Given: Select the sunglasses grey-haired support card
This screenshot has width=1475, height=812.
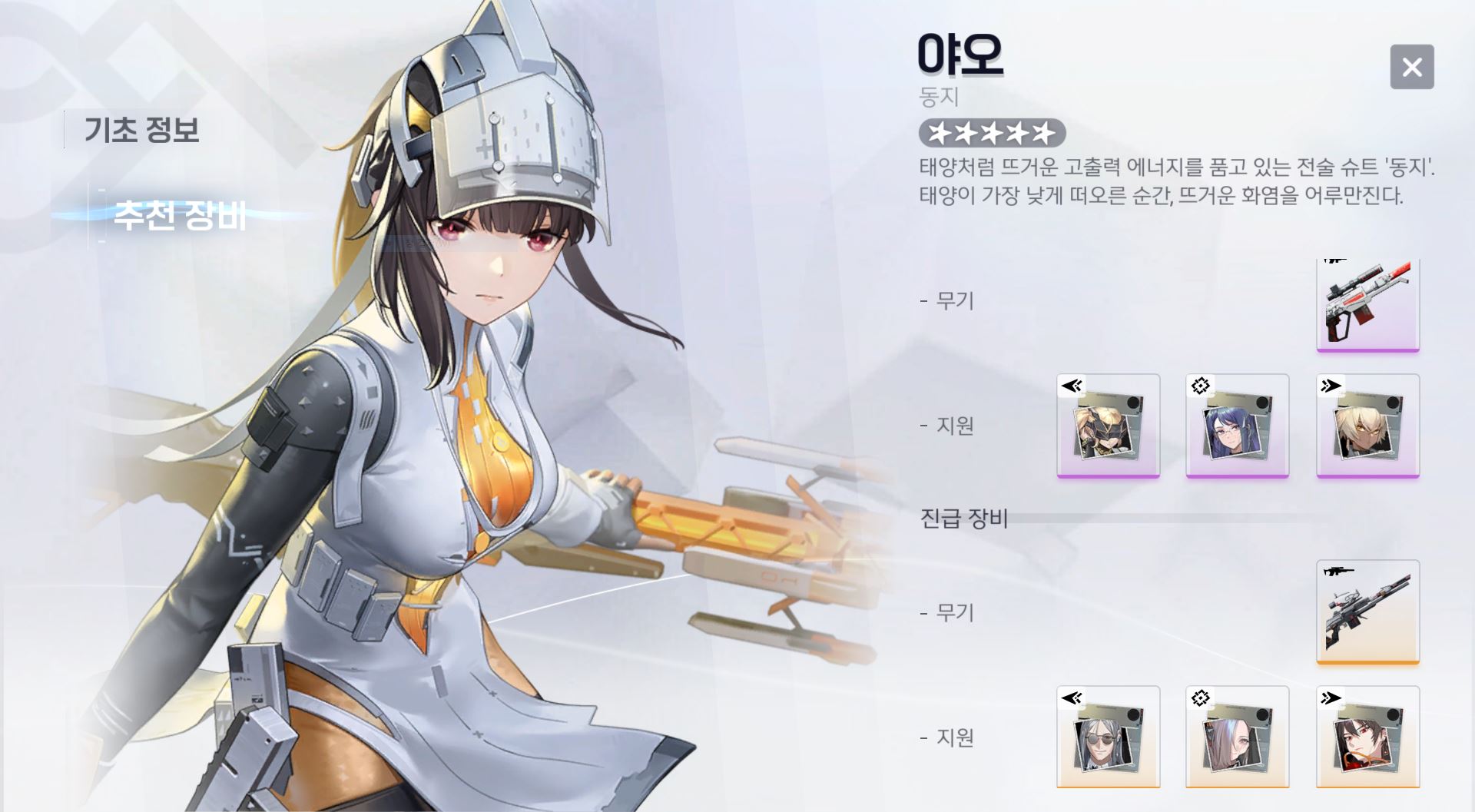Looking at the screenshot, I should 1108,737.
